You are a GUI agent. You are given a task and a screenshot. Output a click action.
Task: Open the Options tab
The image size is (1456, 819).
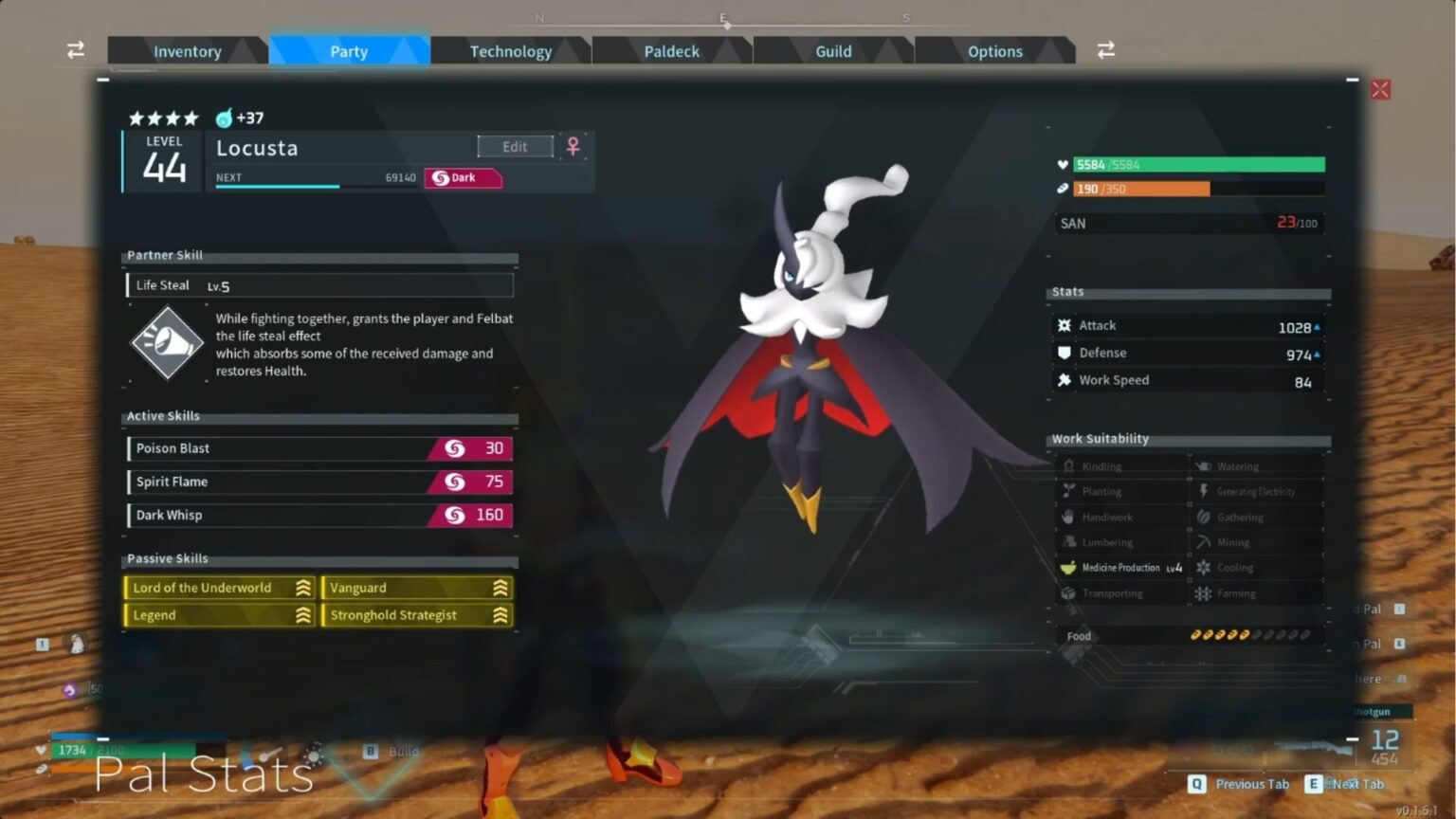(994, 51)
